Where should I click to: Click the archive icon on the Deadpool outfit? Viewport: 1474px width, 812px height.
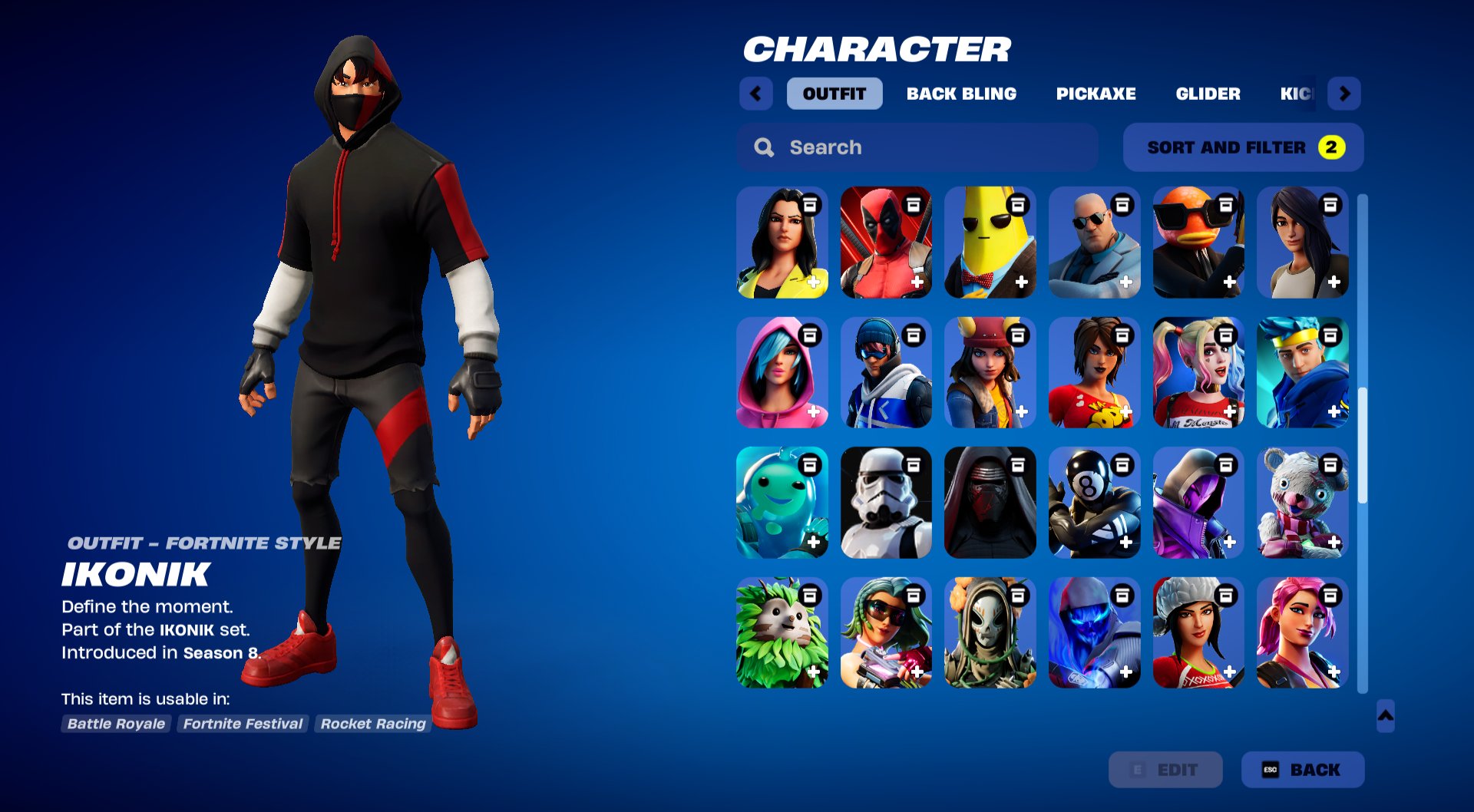[914, 206]
